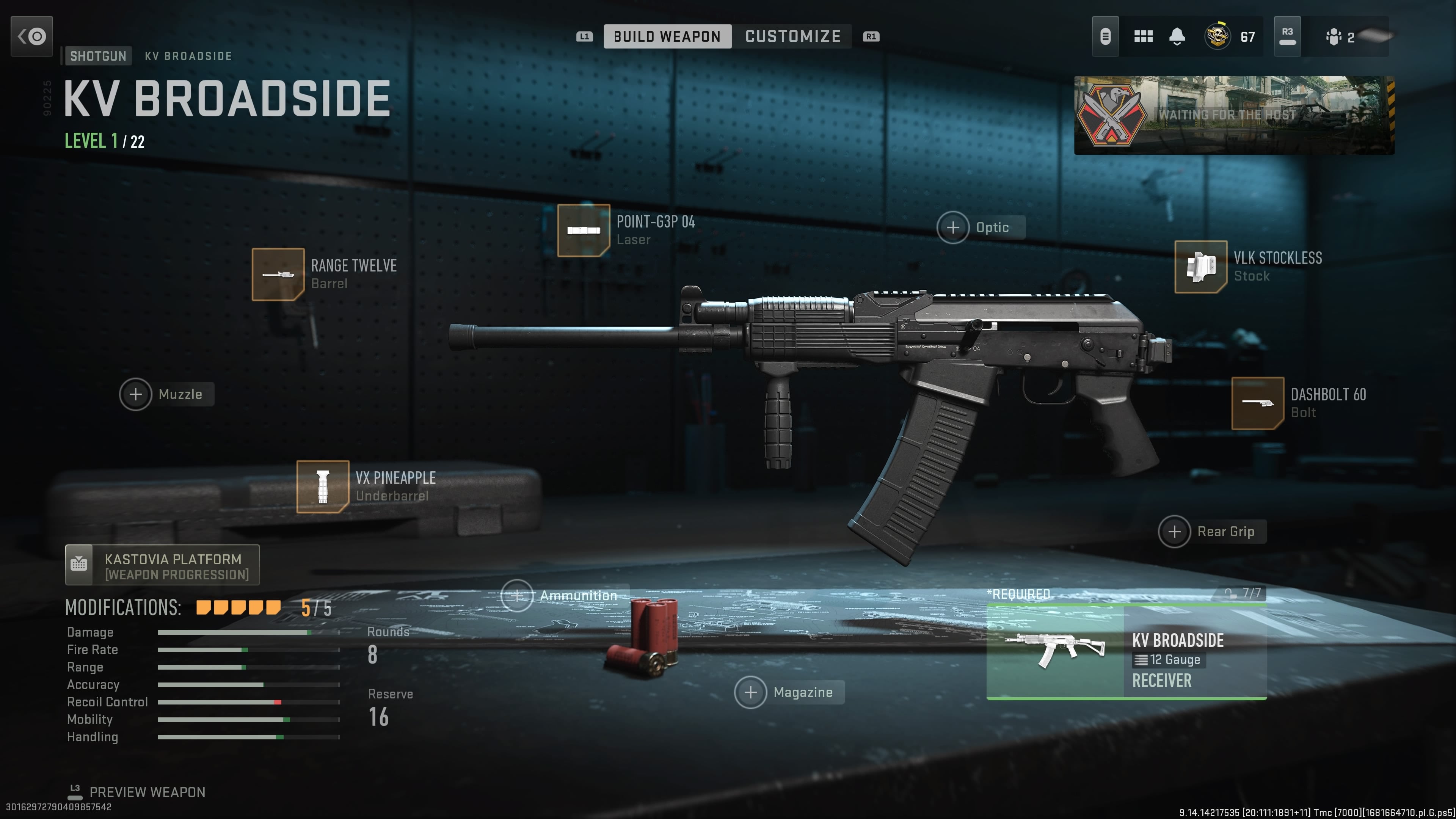The image size is (1456, 819).
Task: Open the notifications bell
Action: point(1177,37)
